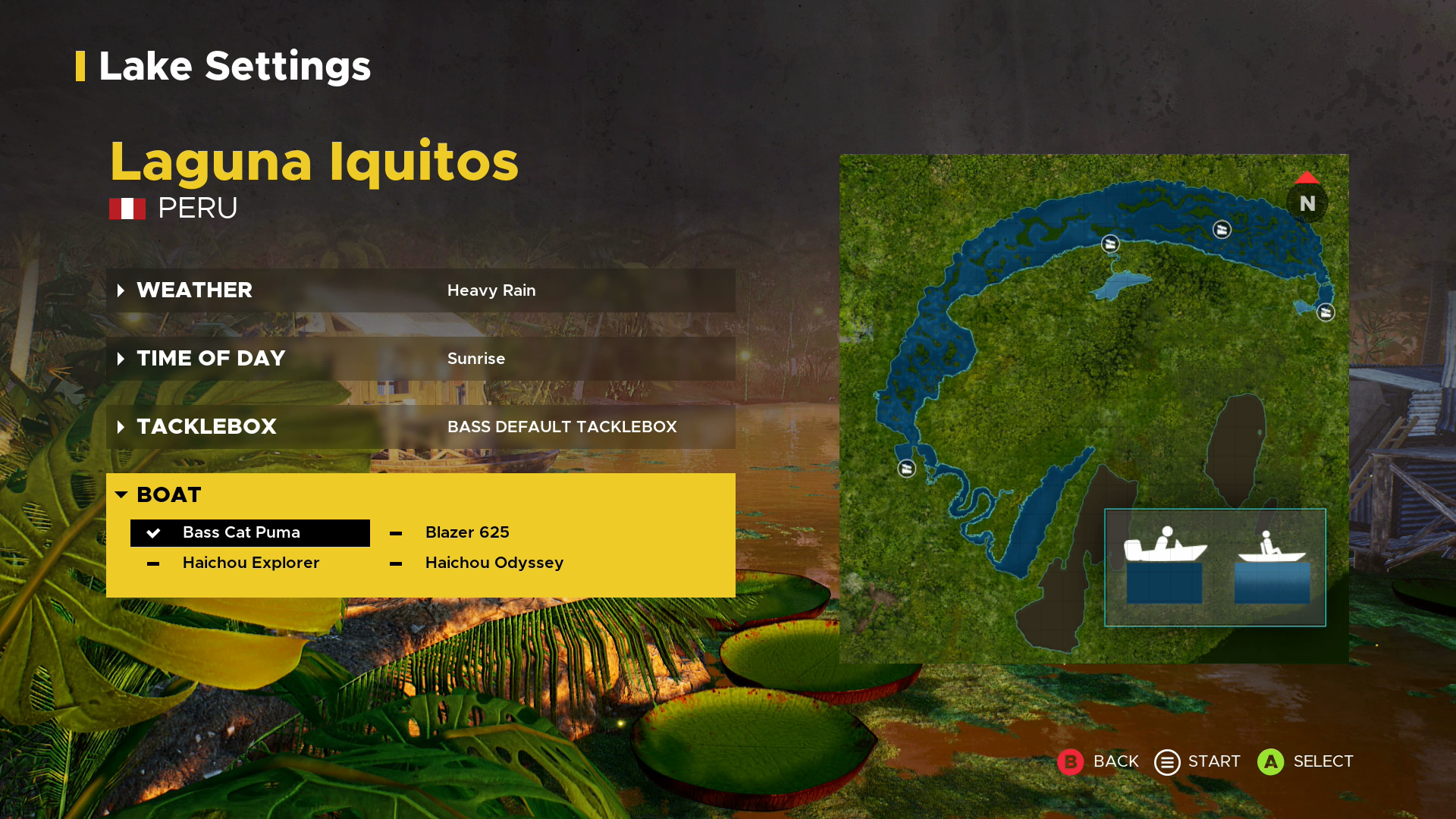Select the Haichou Odyssey boat
Image resolution: width=1456 pixels, height=819 pixels.
point(494,563)
